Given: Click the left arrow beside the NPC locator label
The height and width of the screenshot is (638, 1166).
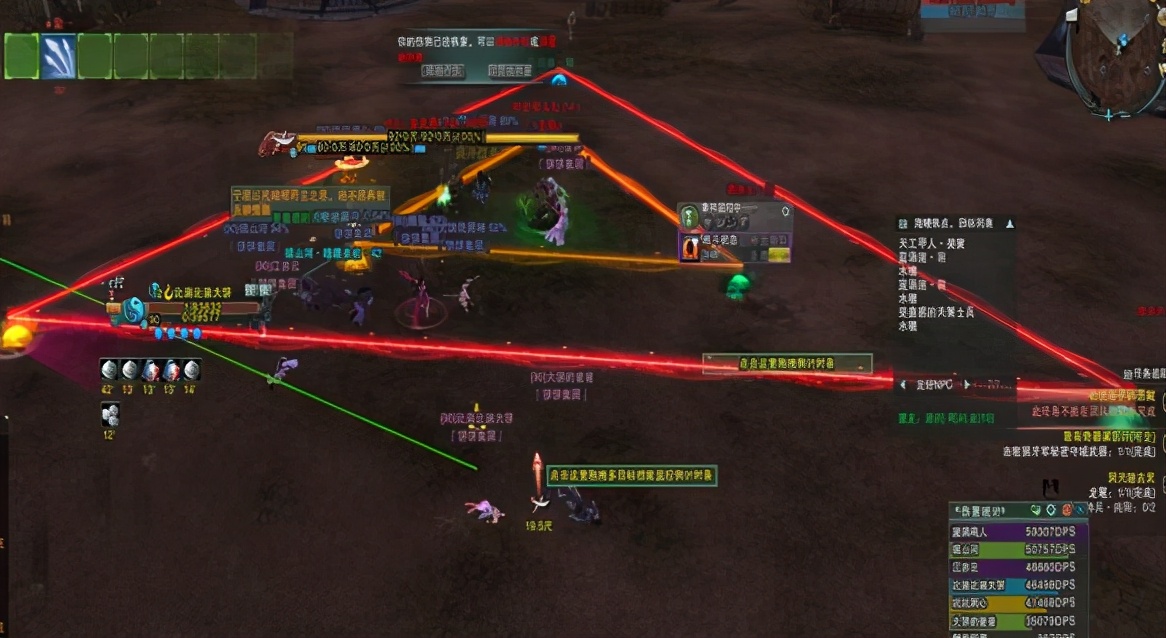Looking at the screenshot, I should click(903, 383).
